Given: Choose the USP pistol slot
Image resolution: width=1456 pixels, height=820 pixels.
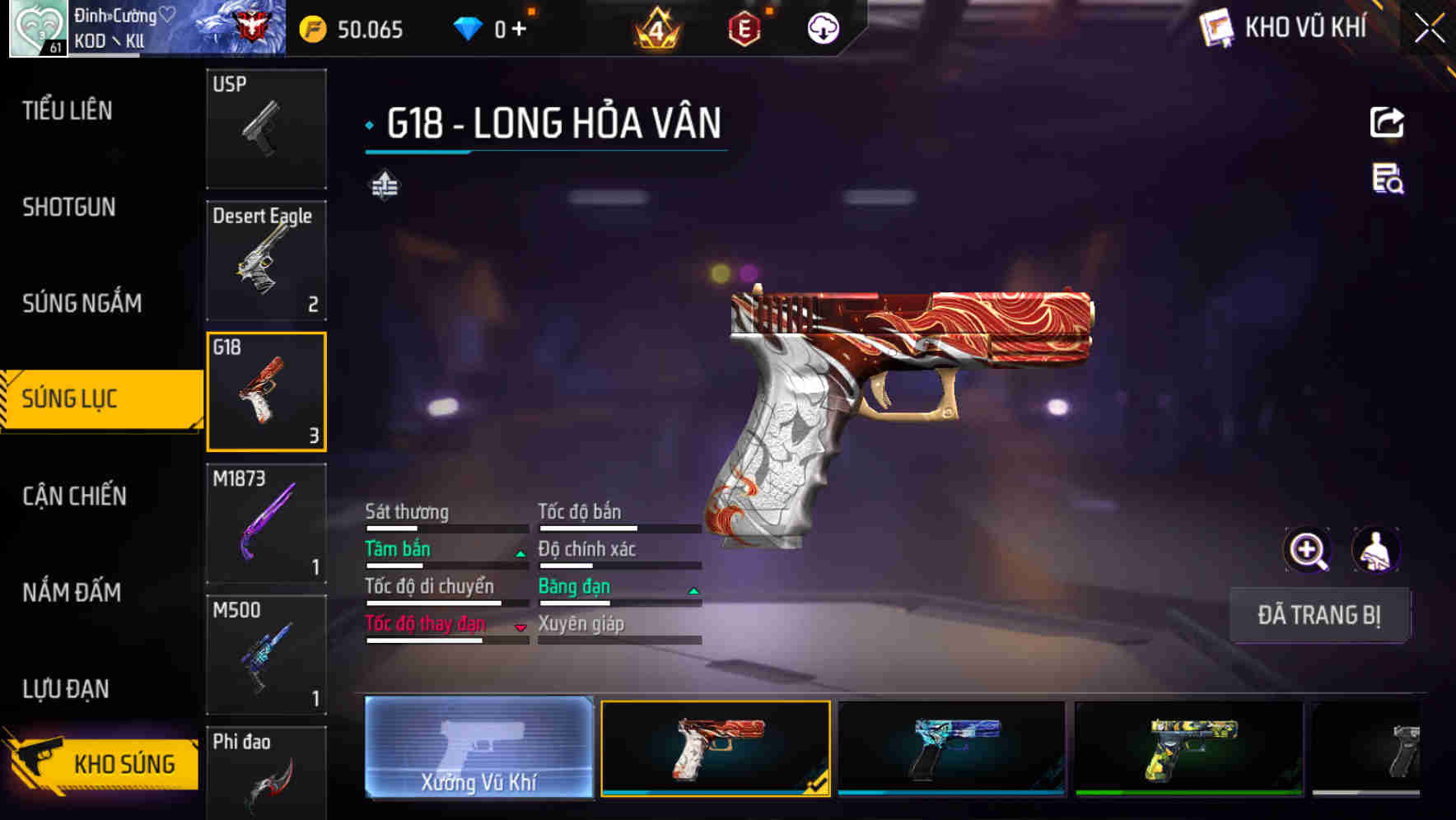Looking at the screenshot, I should tap(266, 128).
